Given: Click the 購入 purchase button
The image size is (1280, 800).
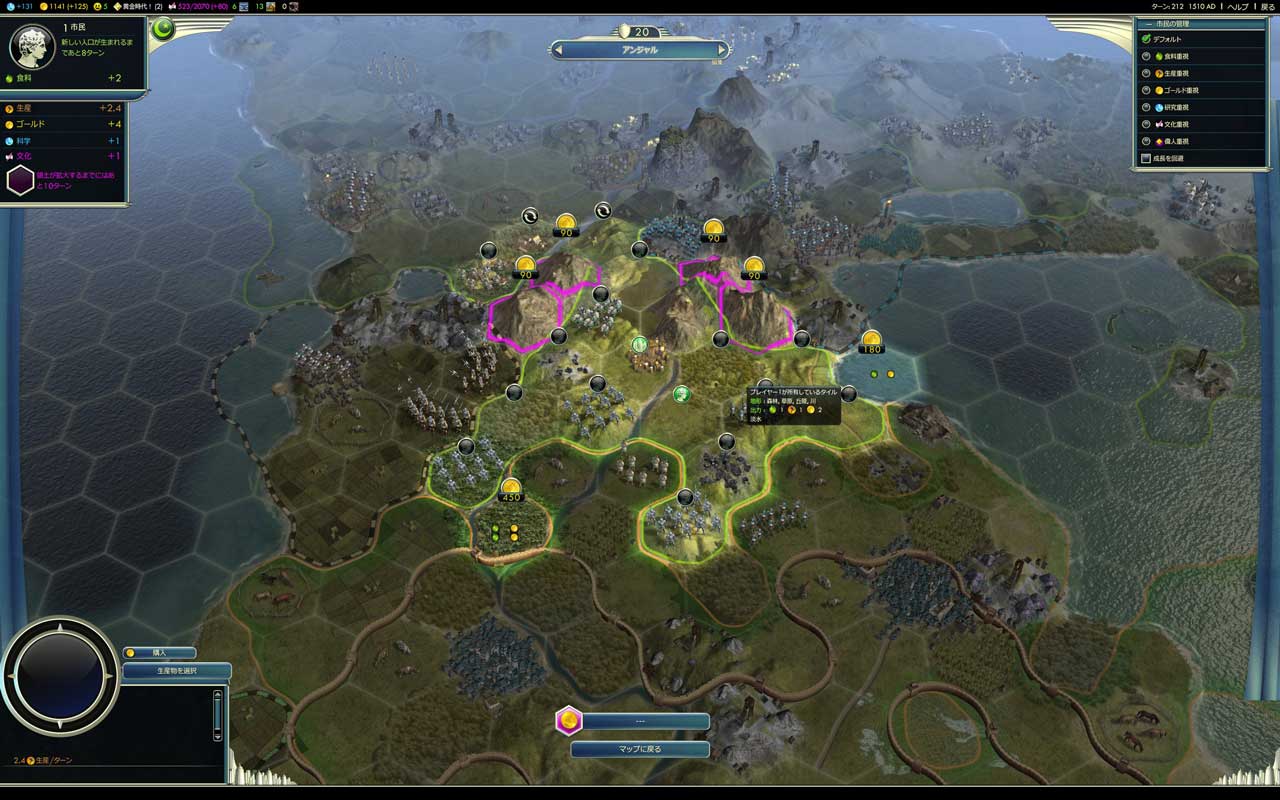Looking at the screenshot, I should point(160,653).
